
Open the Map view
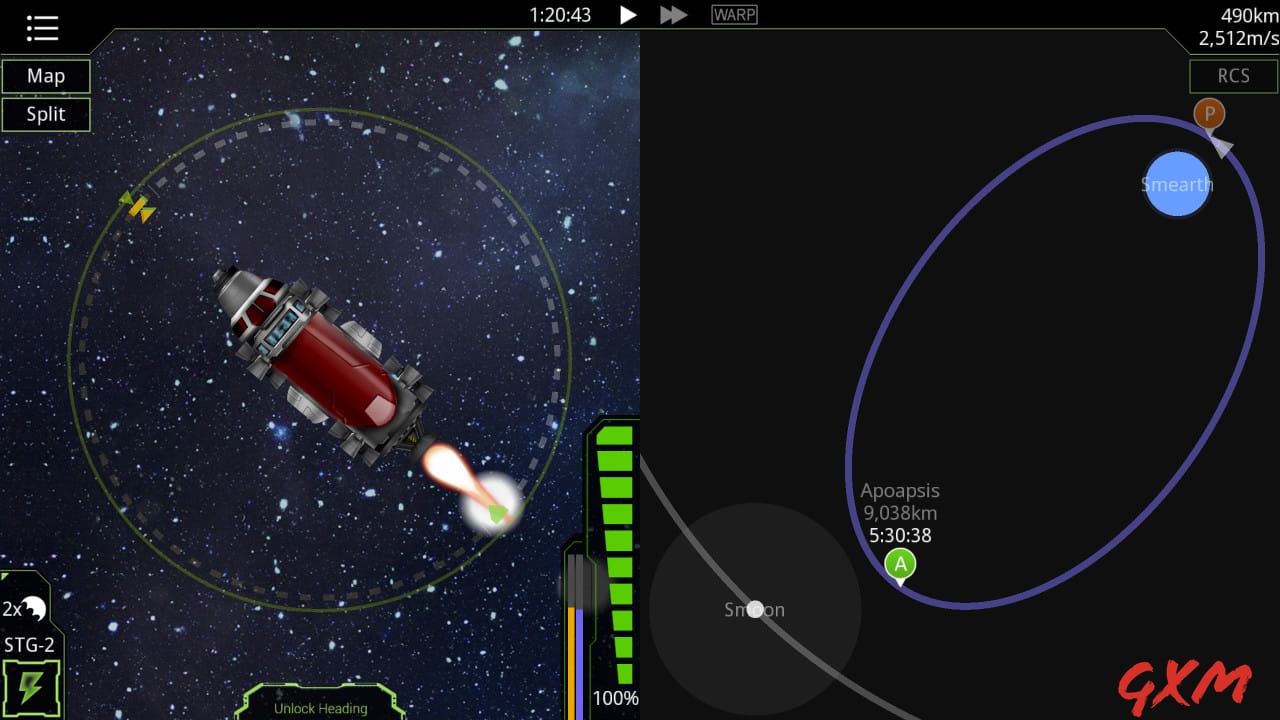(45, 76)
